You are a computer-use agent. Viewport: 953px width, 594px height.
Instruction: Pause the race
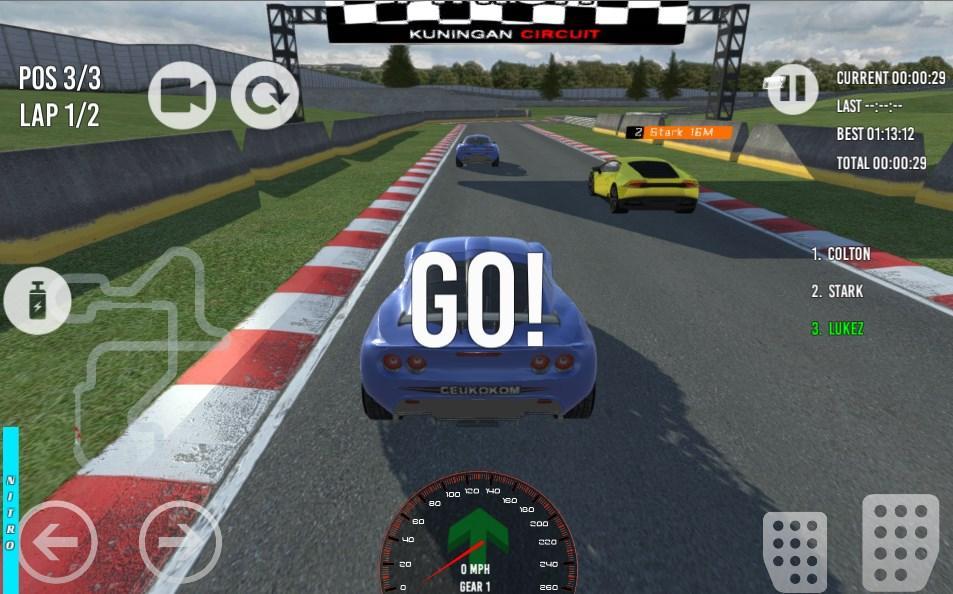[x=792, y=89]
